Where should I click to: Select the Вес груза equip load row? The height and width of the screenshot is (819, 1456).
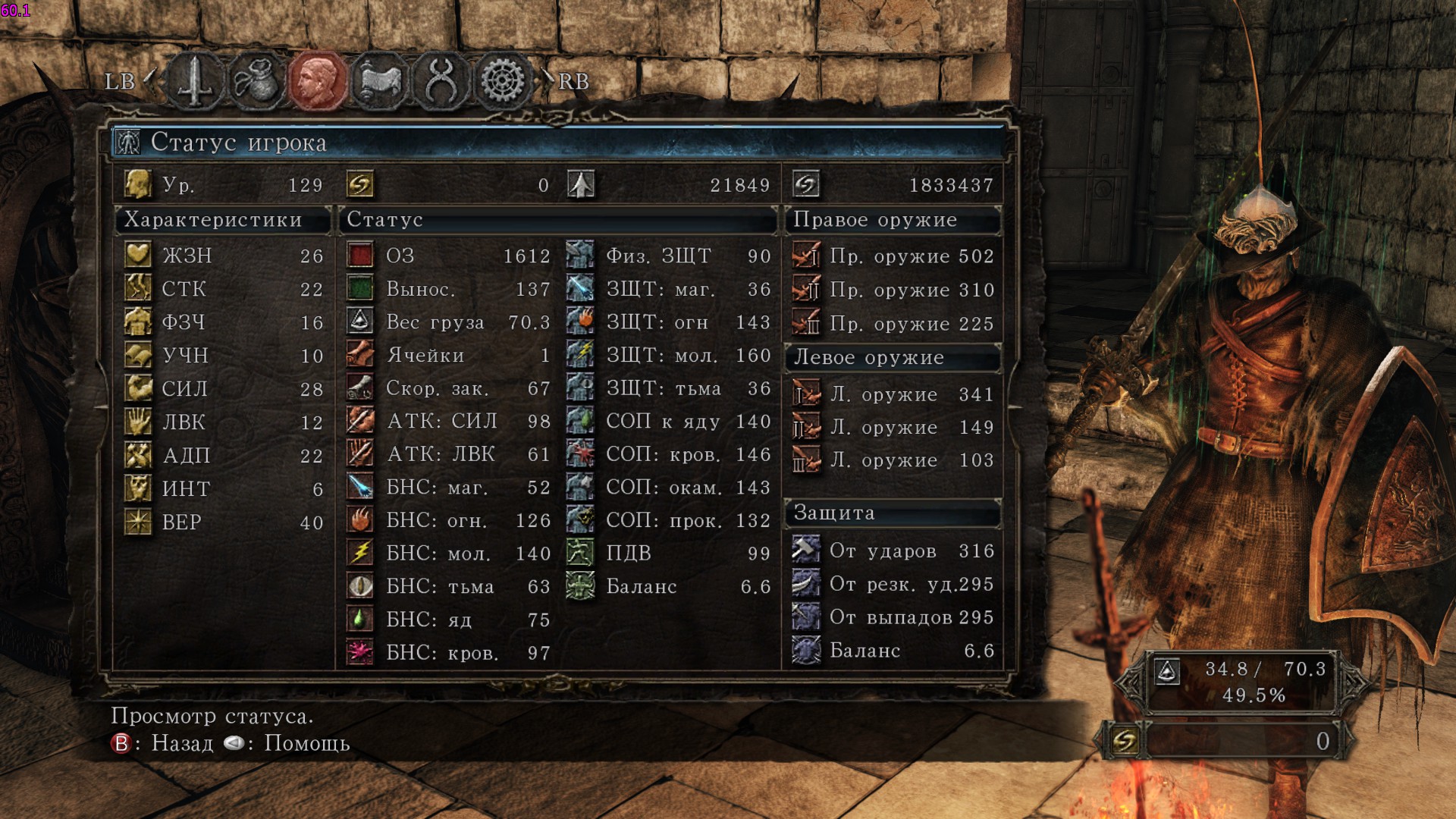tap(447, 322)
